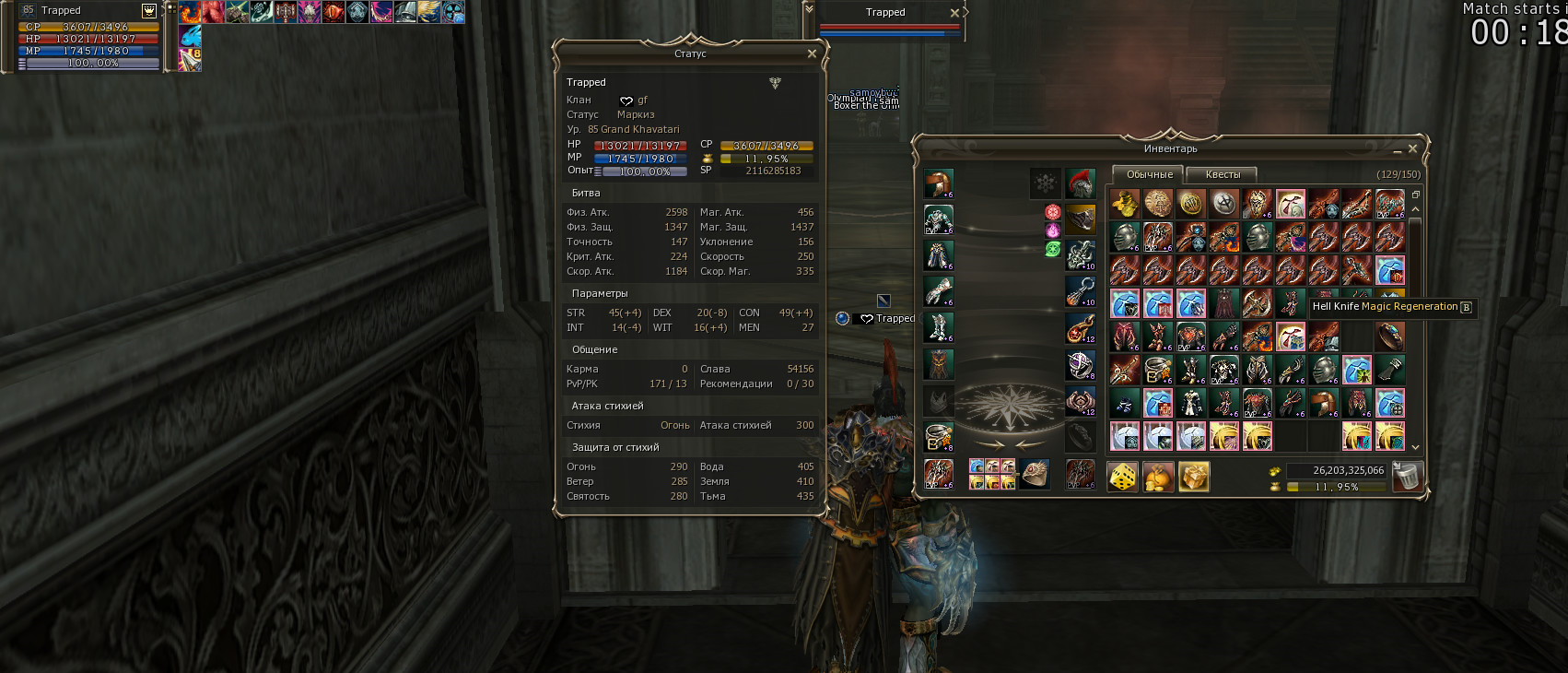Open the coin exchange icon beside the dice
The width and height of the screenshot is (1568, 673).
click(x=1158, y=476)
